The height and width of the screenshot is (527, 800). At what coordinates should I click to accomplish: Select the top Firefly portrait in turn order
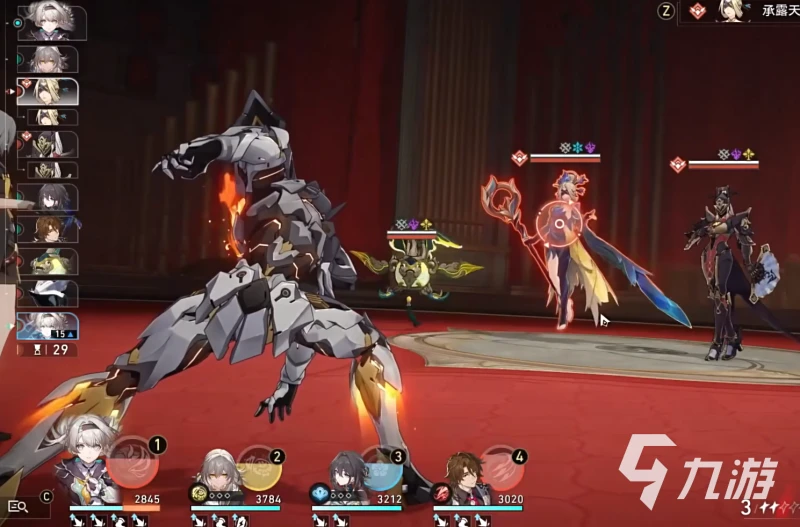(52, 22)
